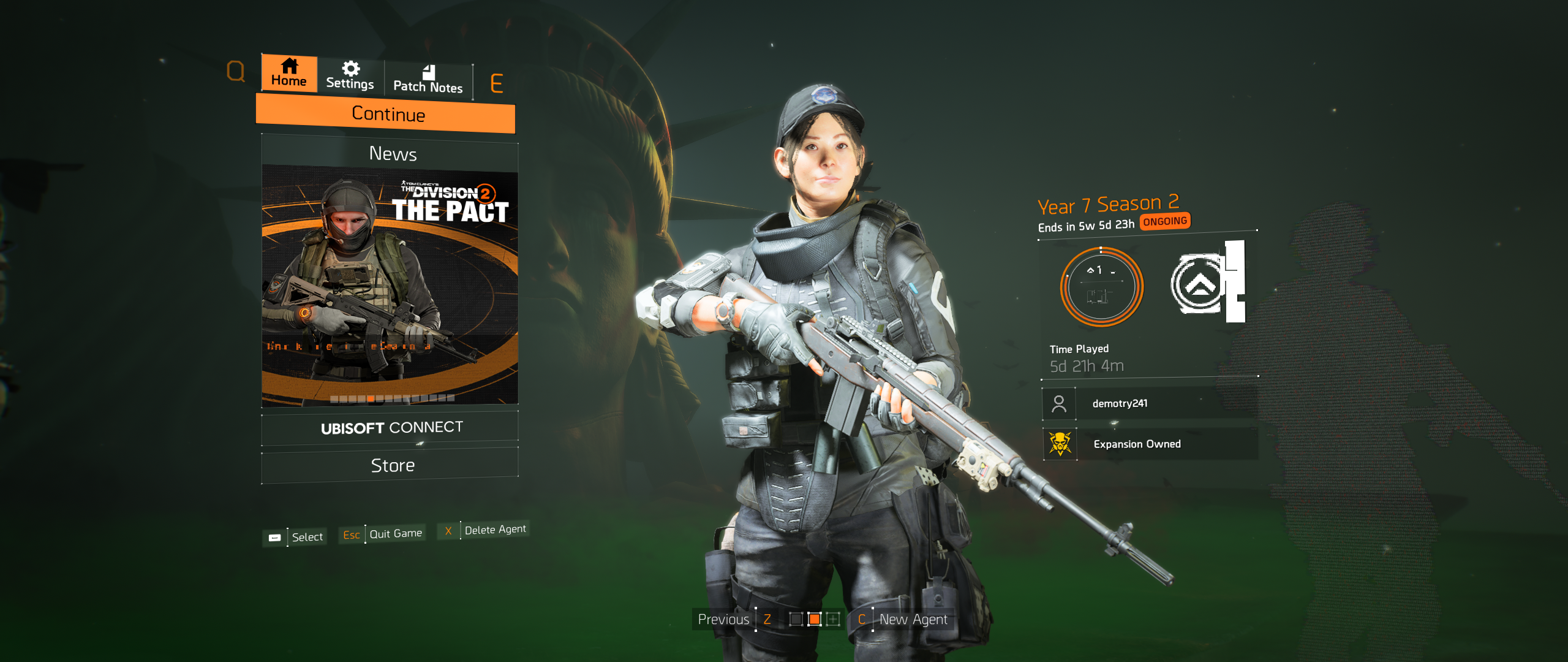Open the News section header
Viewport: 1568px width, 662px height.
392,153
